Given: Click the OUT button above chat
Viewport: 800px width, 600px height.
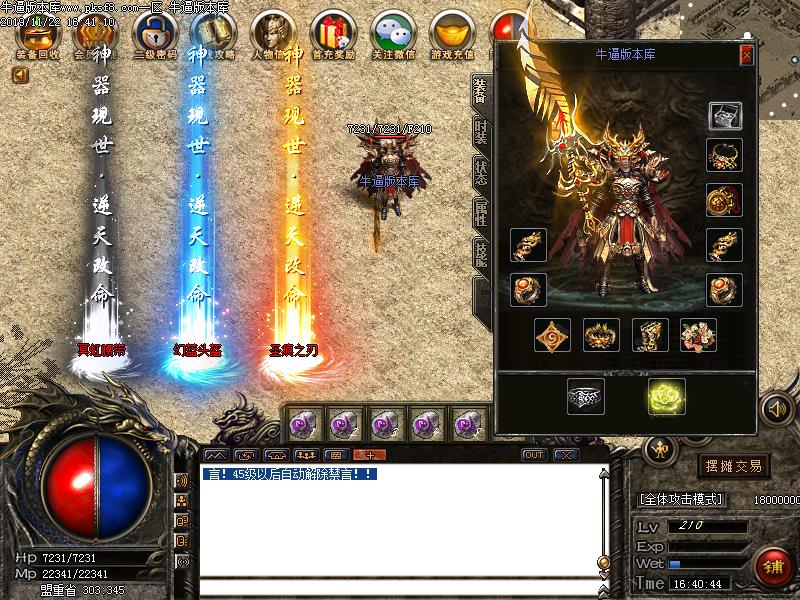Looking at the screenshot, I should click(534, 455).
